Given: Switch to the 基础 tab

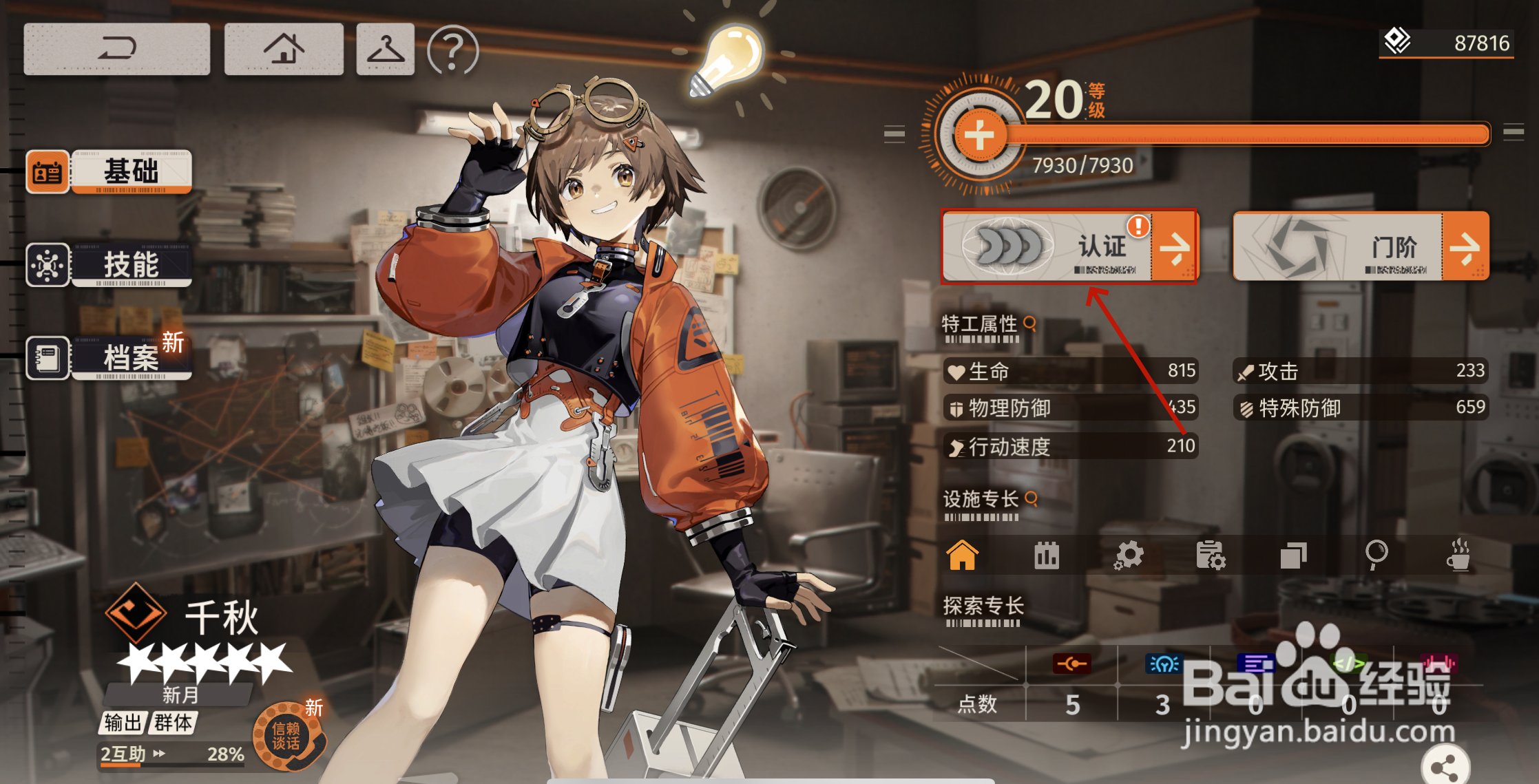Looking at the screenshot, I should pos(110,171).
